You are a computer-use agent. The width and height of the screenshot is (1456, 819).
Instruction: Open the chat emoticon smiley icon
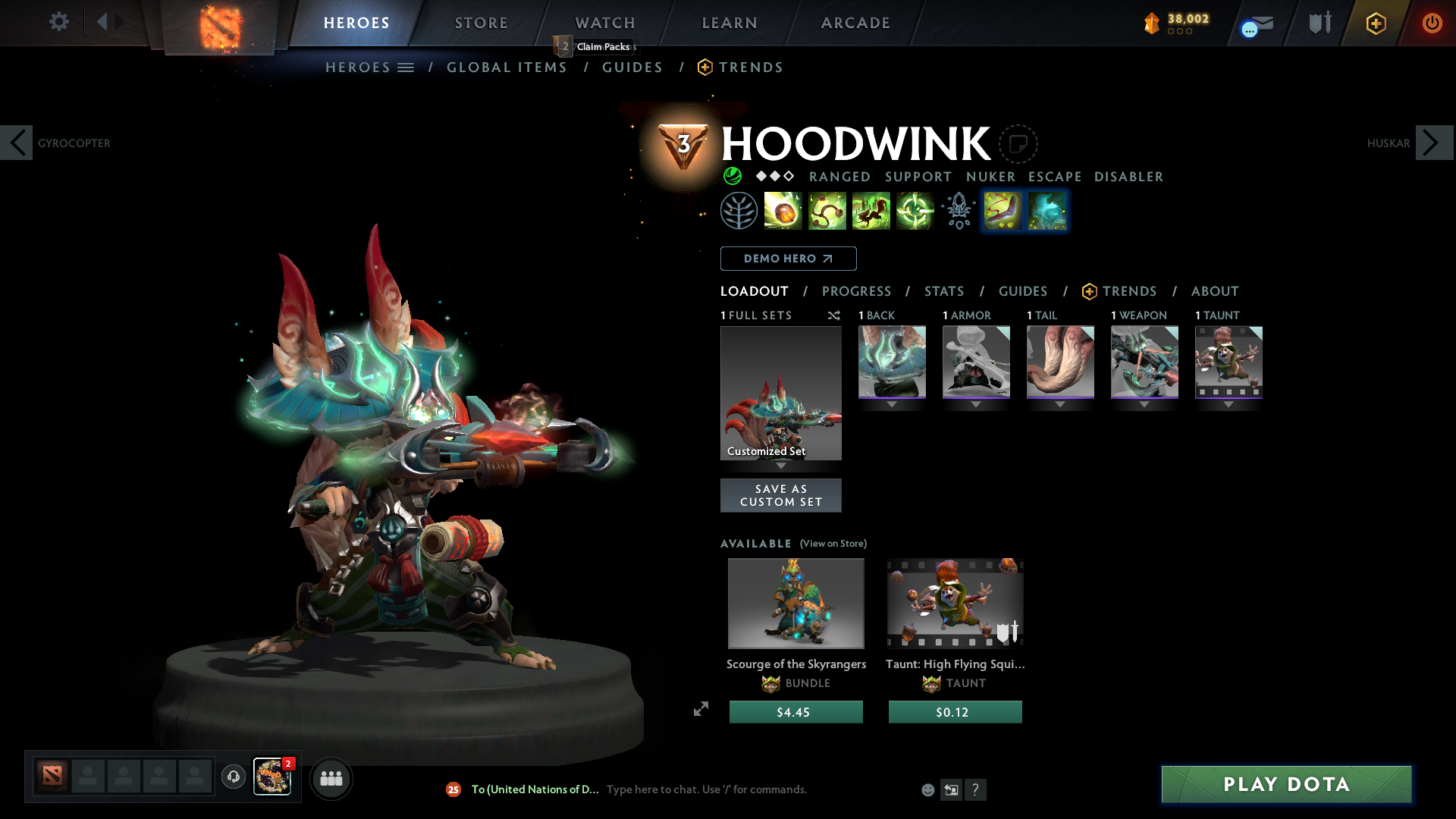[927, 789]
